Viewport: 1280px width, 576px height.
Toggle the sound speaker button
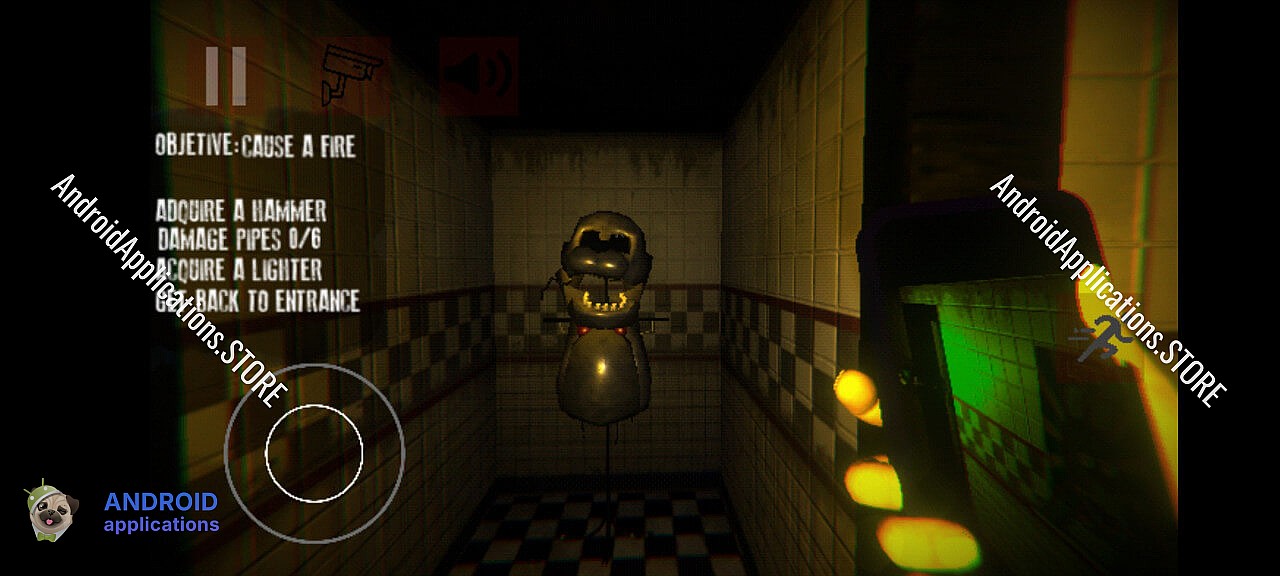[x=480, y=76]
